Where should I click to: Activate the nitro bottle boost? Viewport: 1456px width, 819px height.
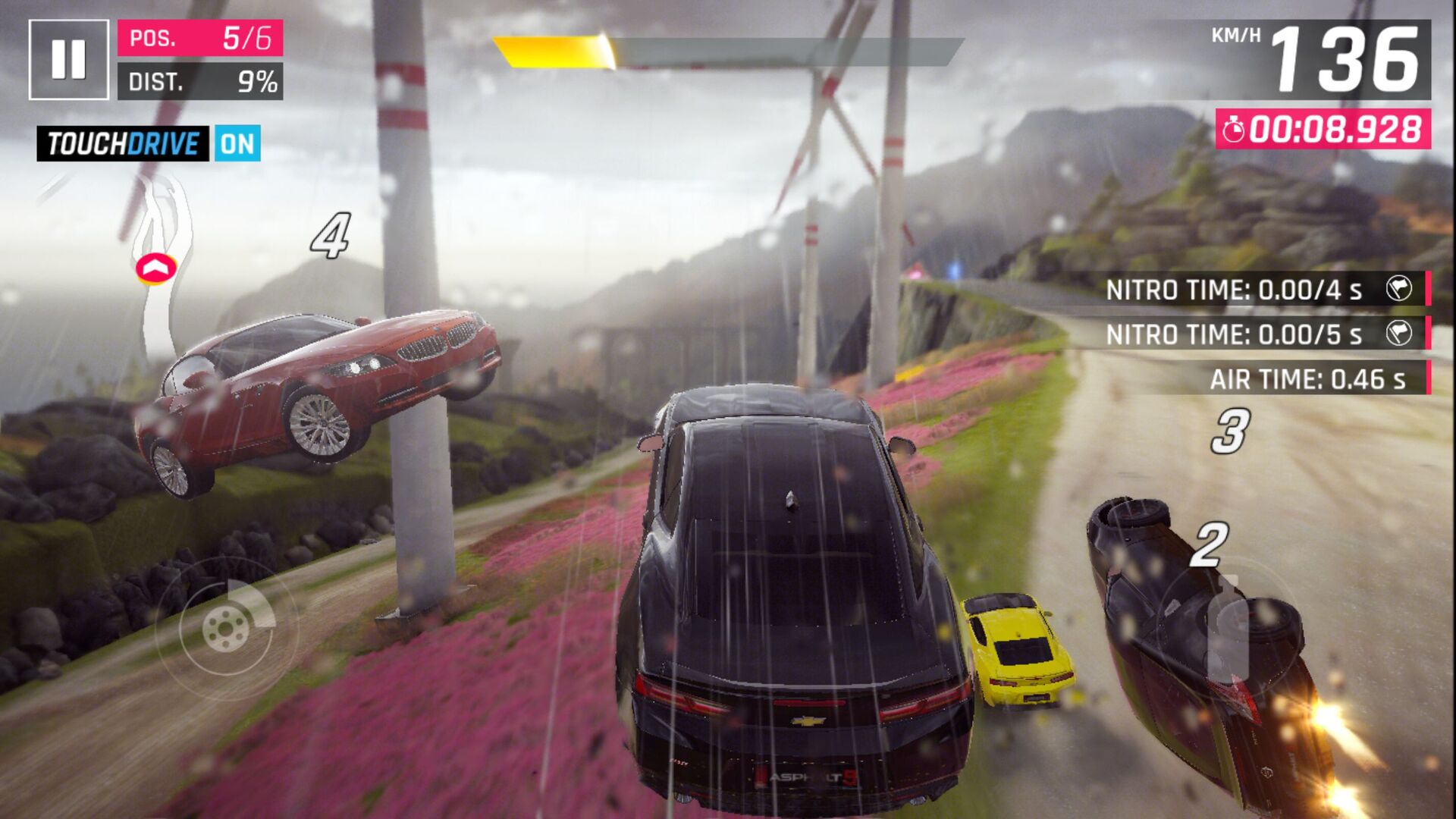tap(1228, 629)
